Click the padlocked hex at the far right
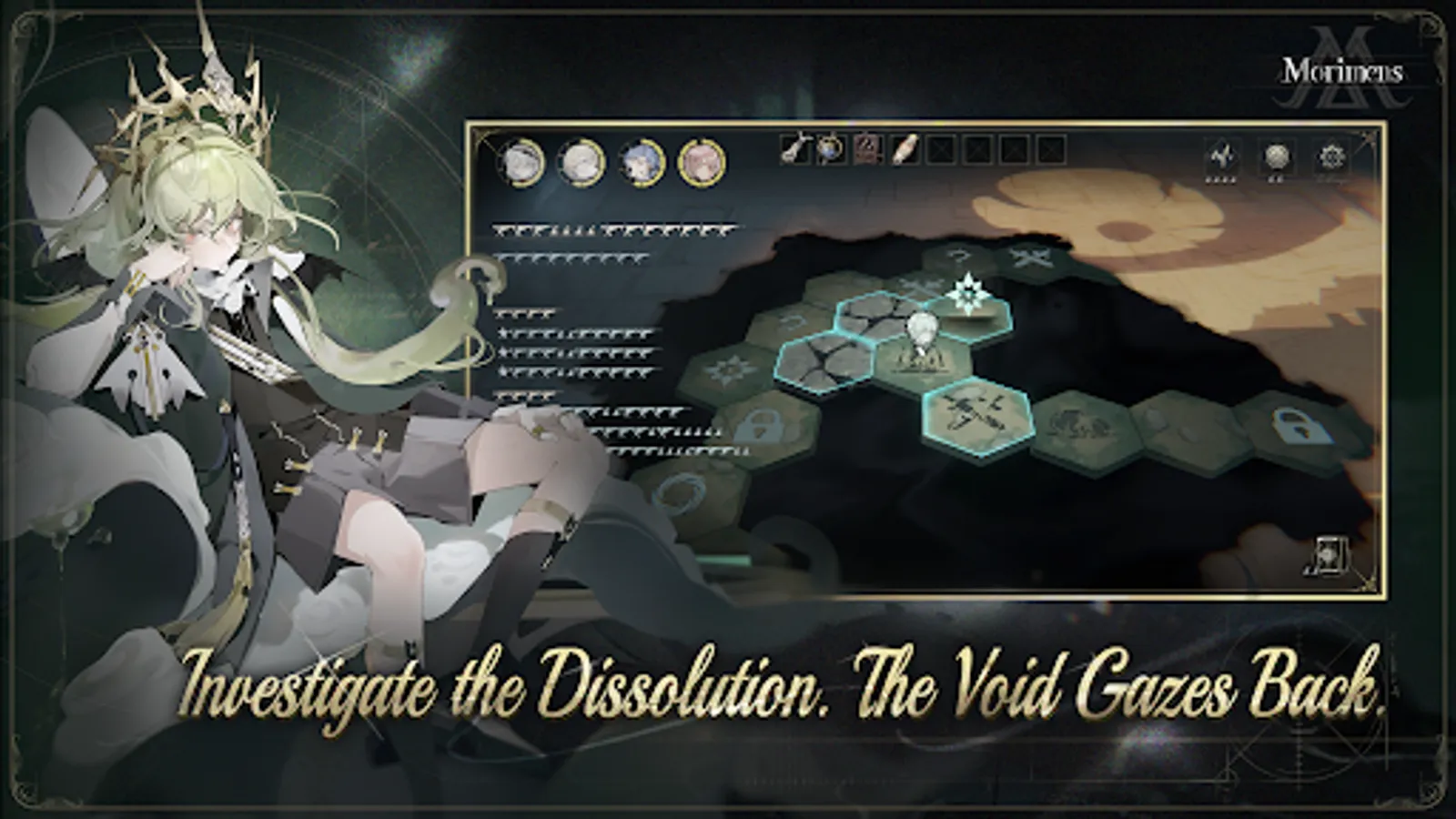 [x=1292, y=424]
